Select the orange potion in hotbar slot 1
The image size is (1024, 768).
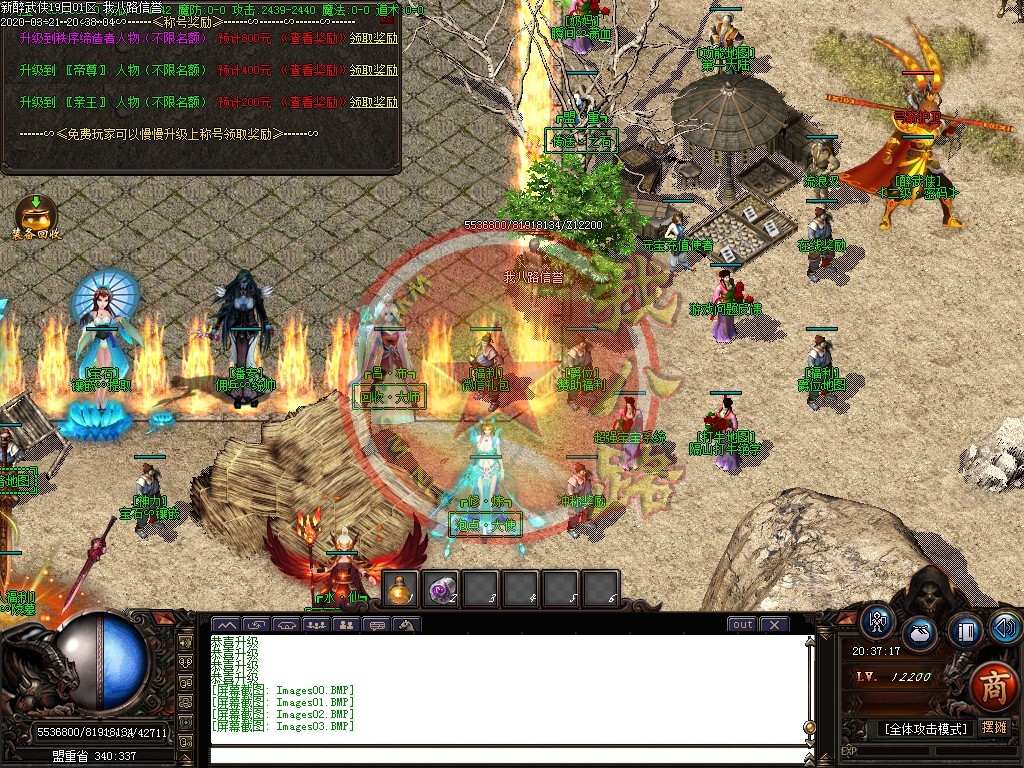400,589
